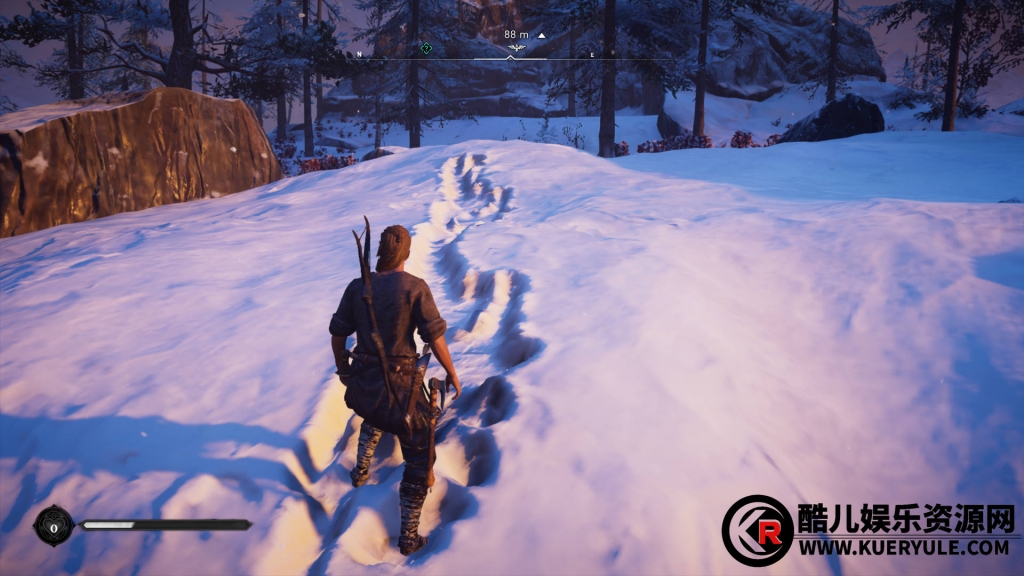Click the heart-shaped rations icon
The height and width of the screenshot is (576, 1024).
pyautogui.click(x=53, y=524)
